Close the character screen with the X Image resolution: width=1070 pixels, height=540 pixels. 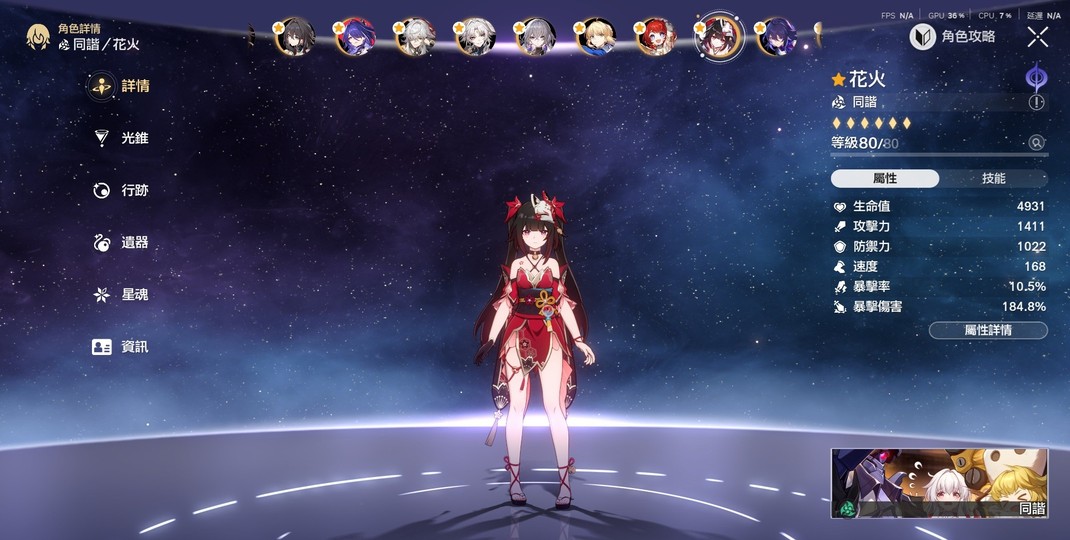1038,37
